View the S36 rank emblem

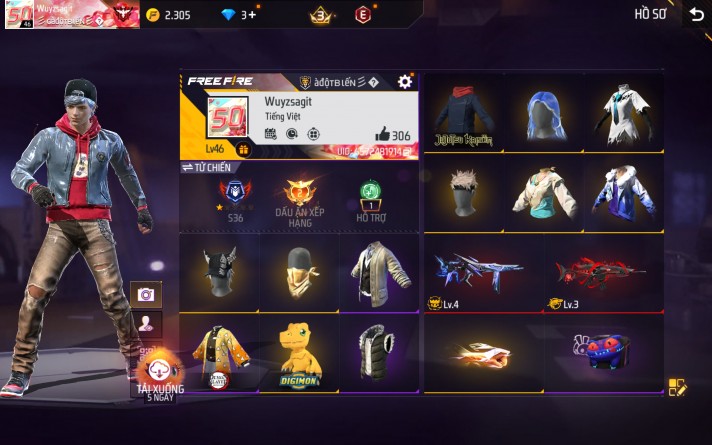click(x=233, y=196)
